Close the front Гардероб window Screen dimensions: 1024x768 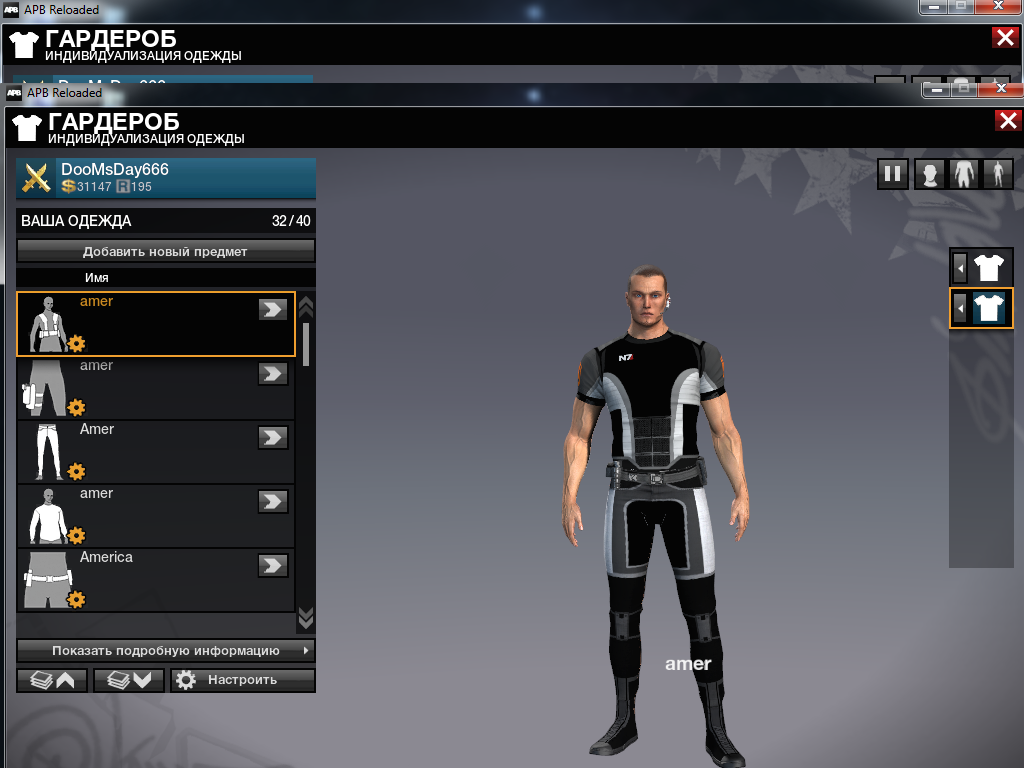(1007, 121)
